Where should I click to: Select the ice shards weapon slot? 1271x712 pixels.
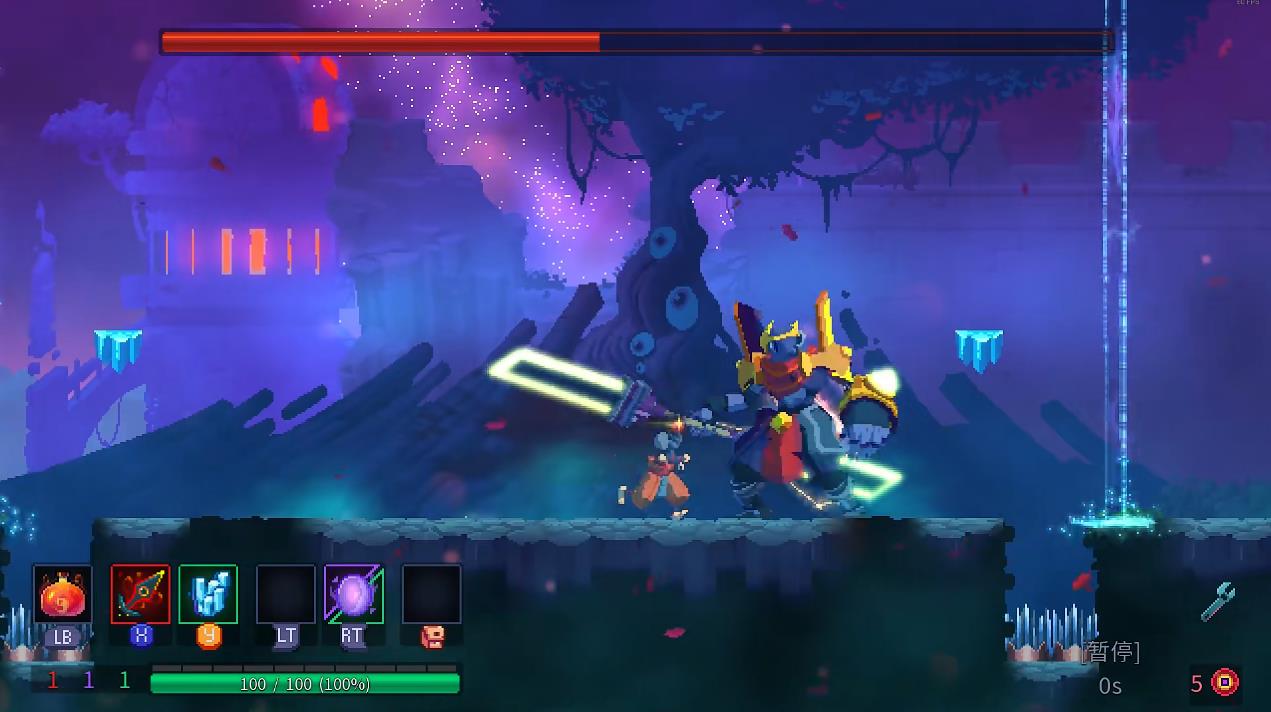tap(208, 594)
